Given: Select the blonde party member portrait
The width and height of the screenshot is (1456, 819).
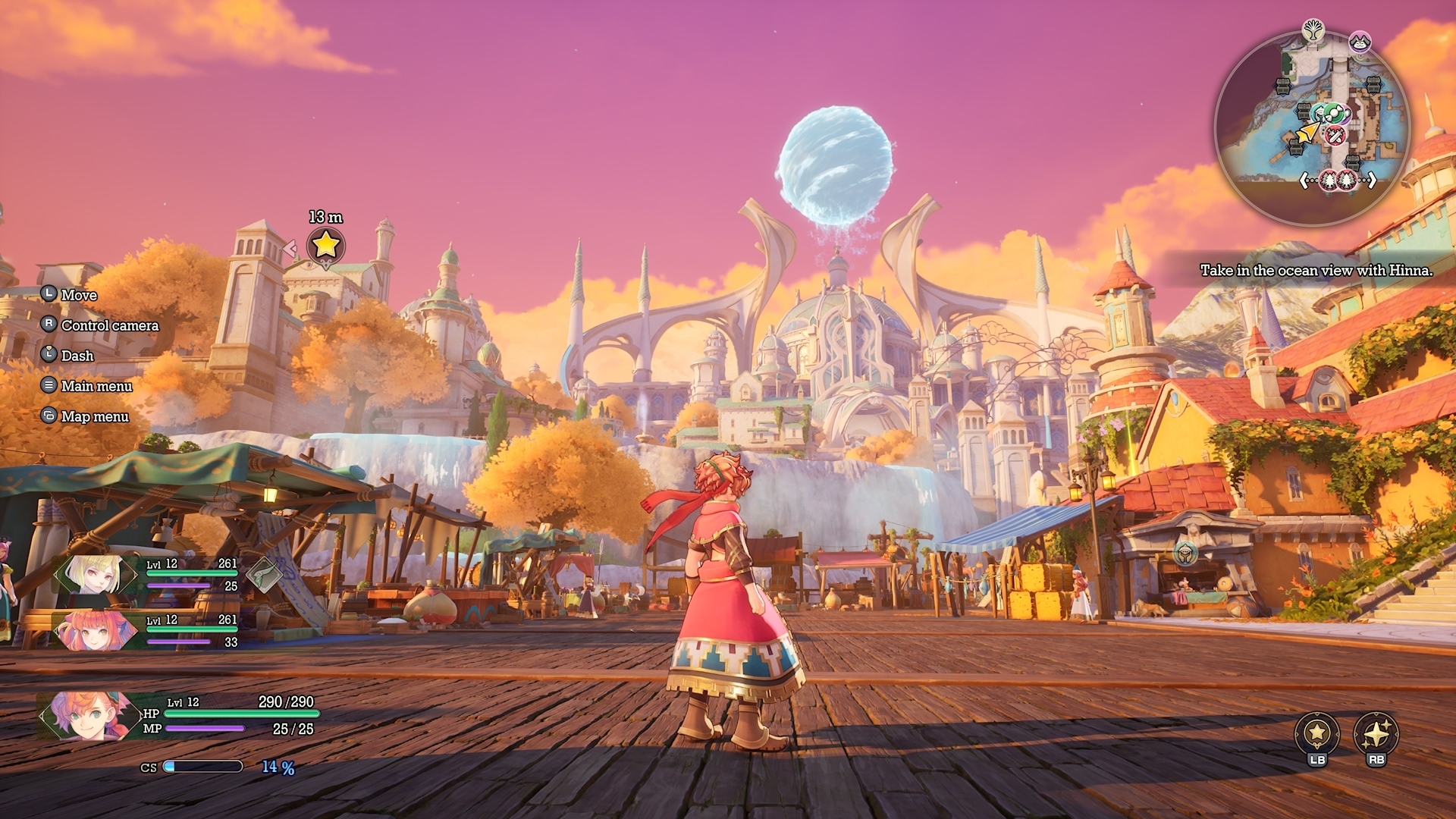Looking at the screenshot, I should (x=96, y=574).
